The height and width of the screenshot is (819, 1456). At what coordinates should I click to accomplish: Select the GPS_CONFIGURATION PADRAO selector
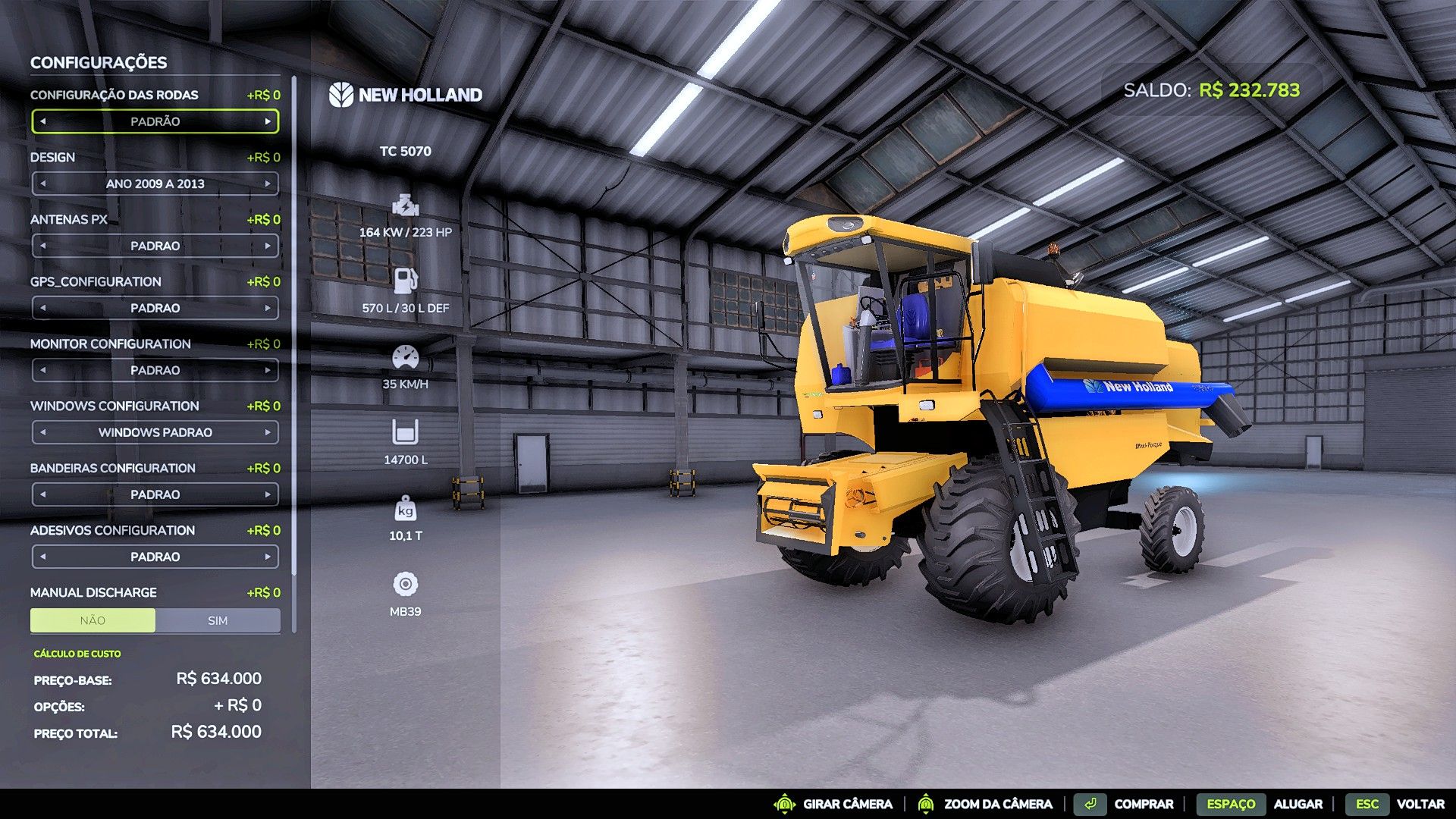point(155,308)
